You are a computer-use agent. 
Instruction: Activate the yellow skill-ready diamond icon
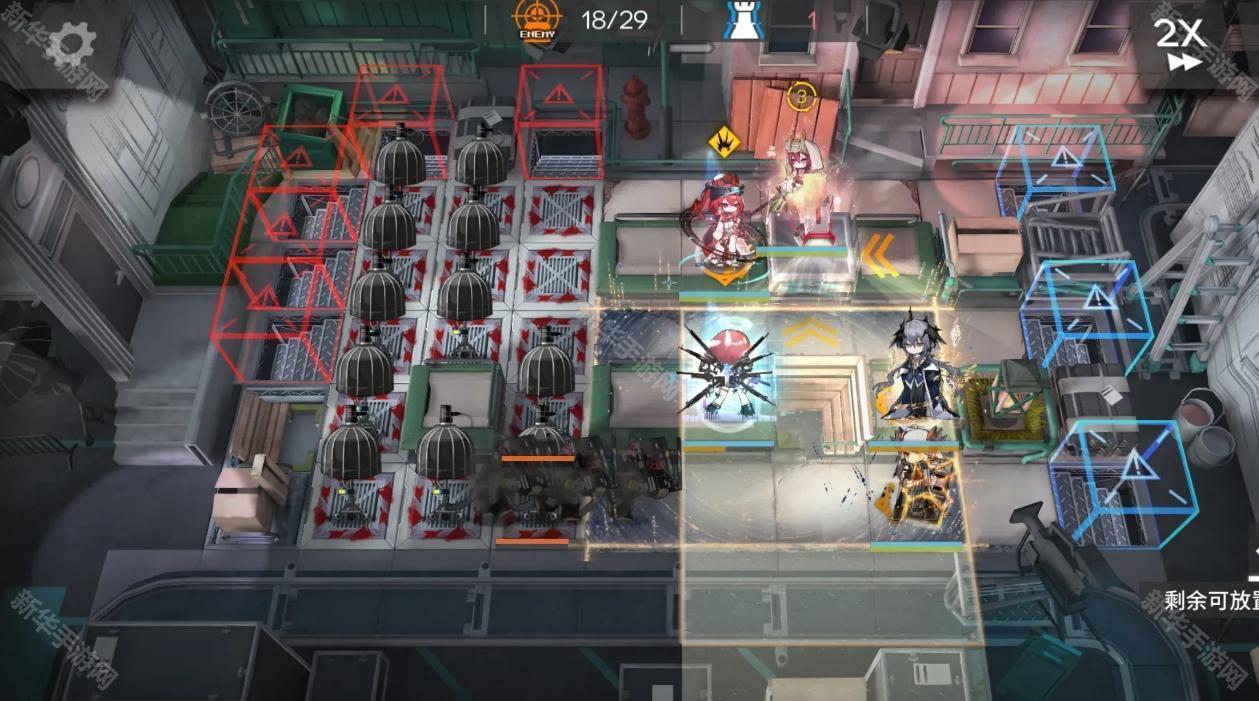tap(723, 142)
